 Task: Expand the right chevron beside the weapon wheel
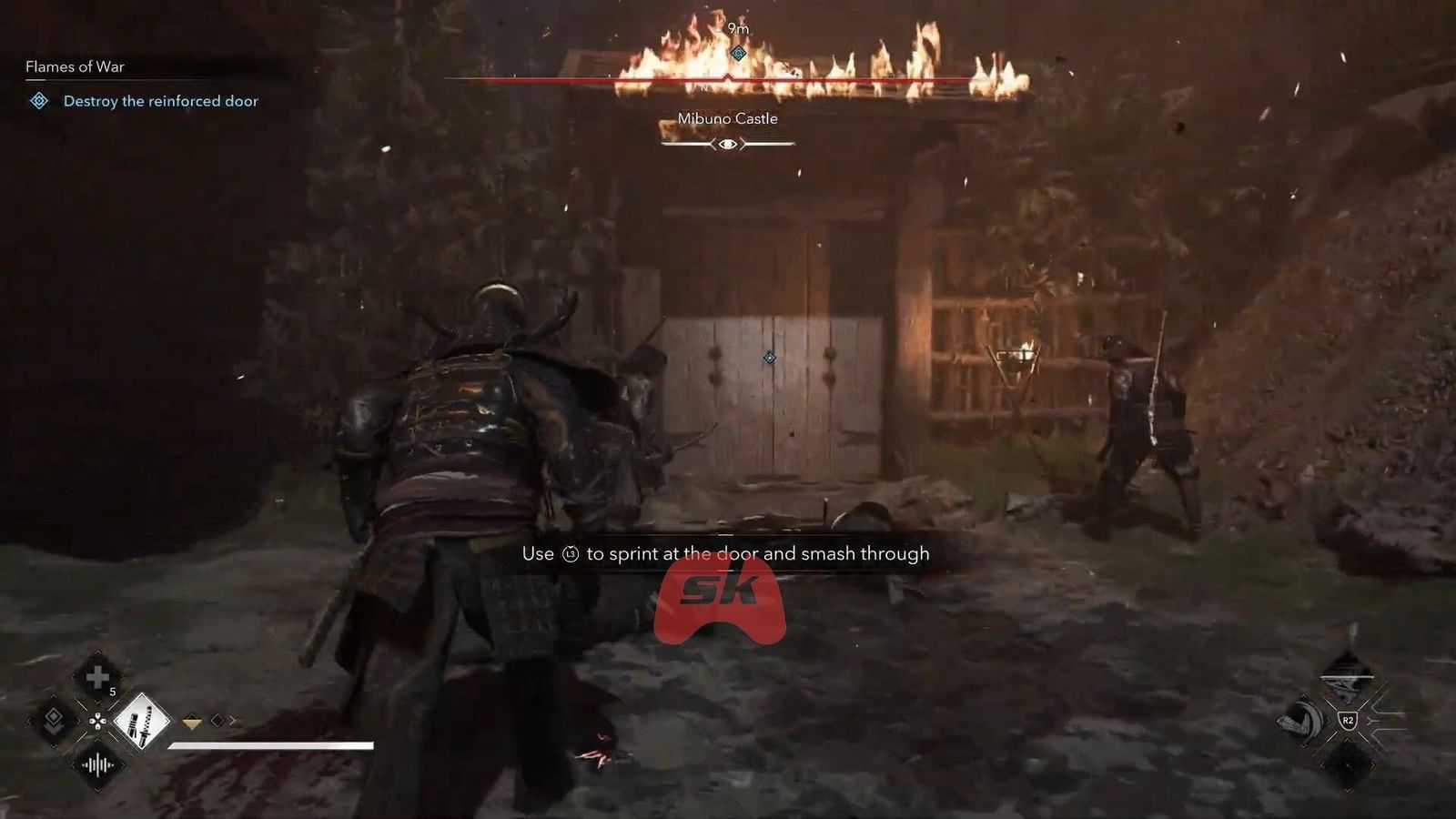[233, 721]
